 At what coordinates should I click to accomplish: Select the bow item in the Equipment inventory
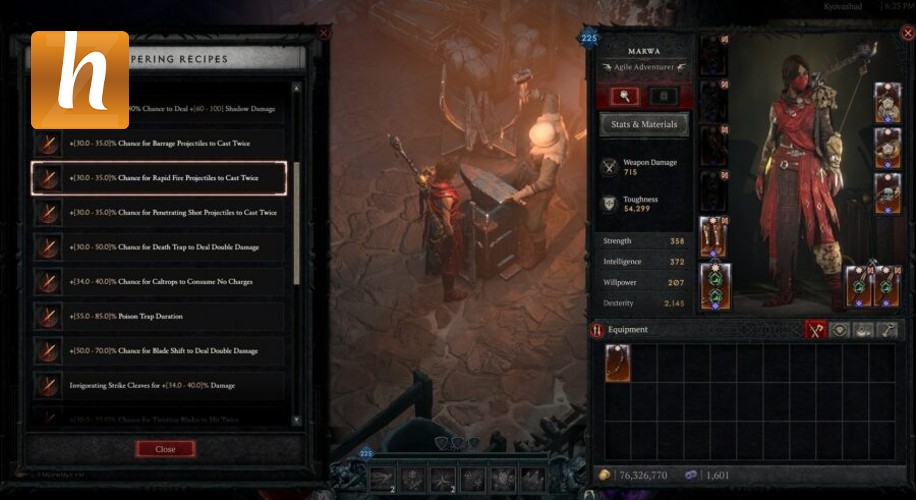[618, 363]
